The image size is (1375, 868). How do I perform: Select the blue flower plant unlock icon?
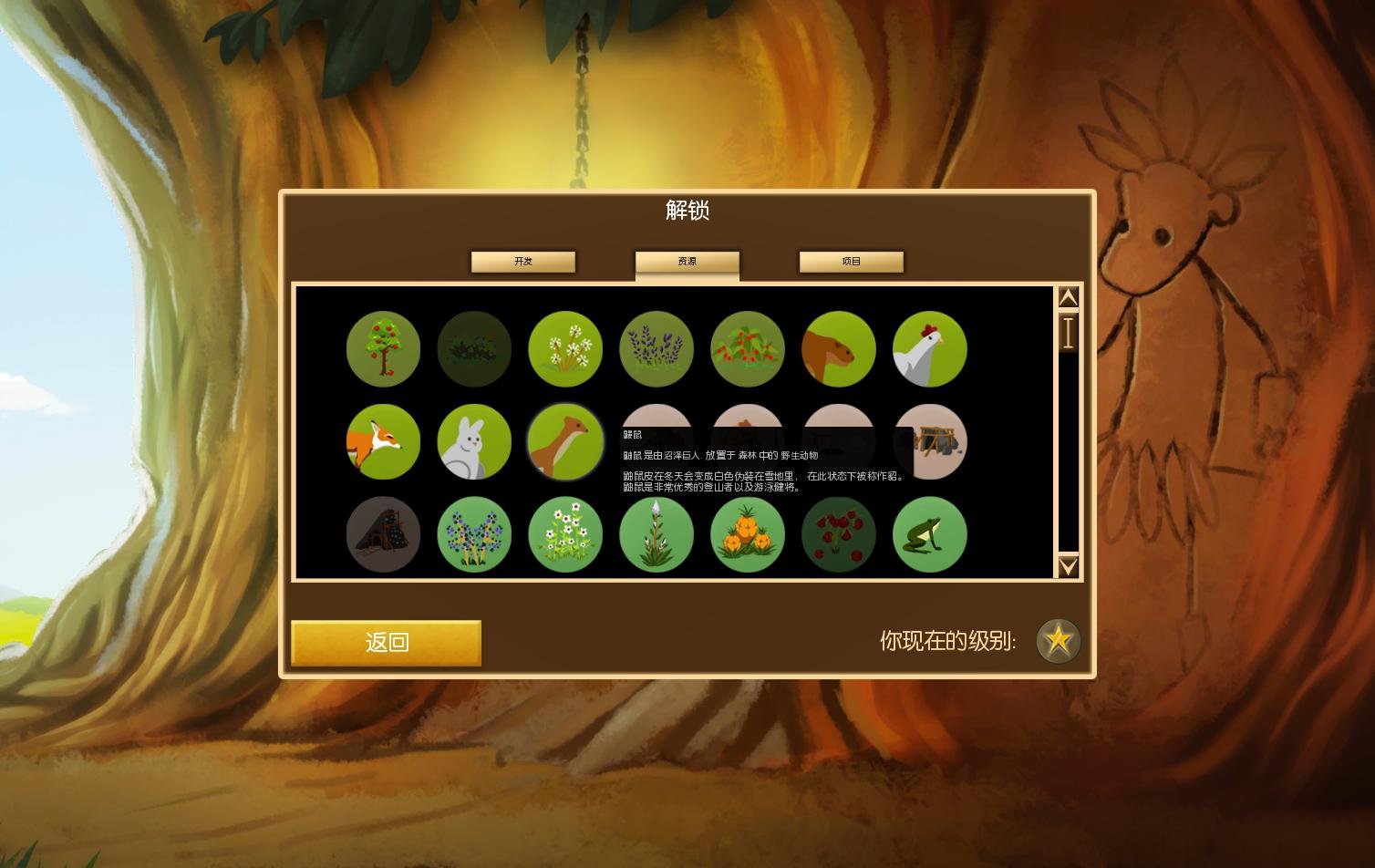(x=474, y=535)
